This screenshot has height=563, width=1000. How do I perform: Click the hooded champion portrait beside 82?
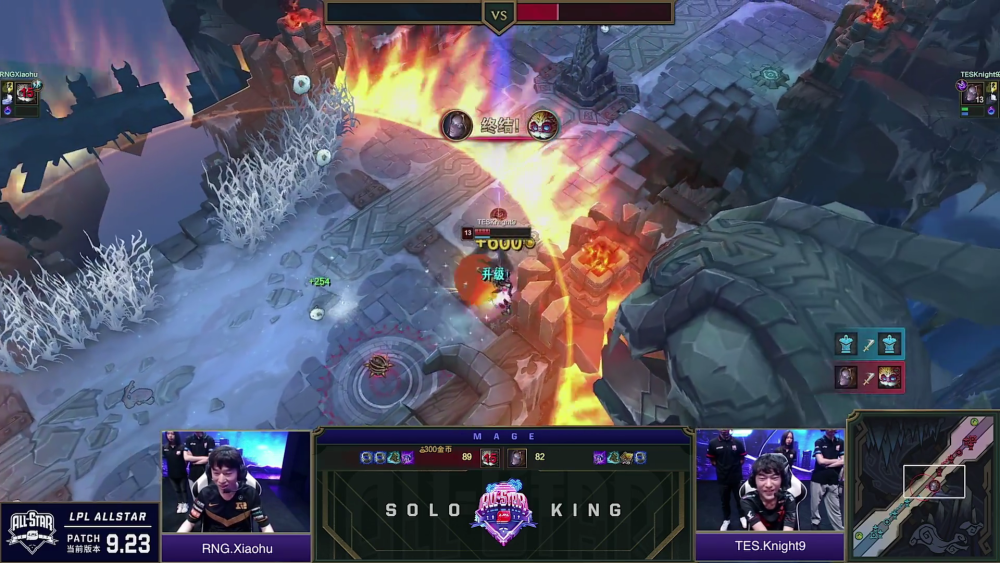(516, 457)
